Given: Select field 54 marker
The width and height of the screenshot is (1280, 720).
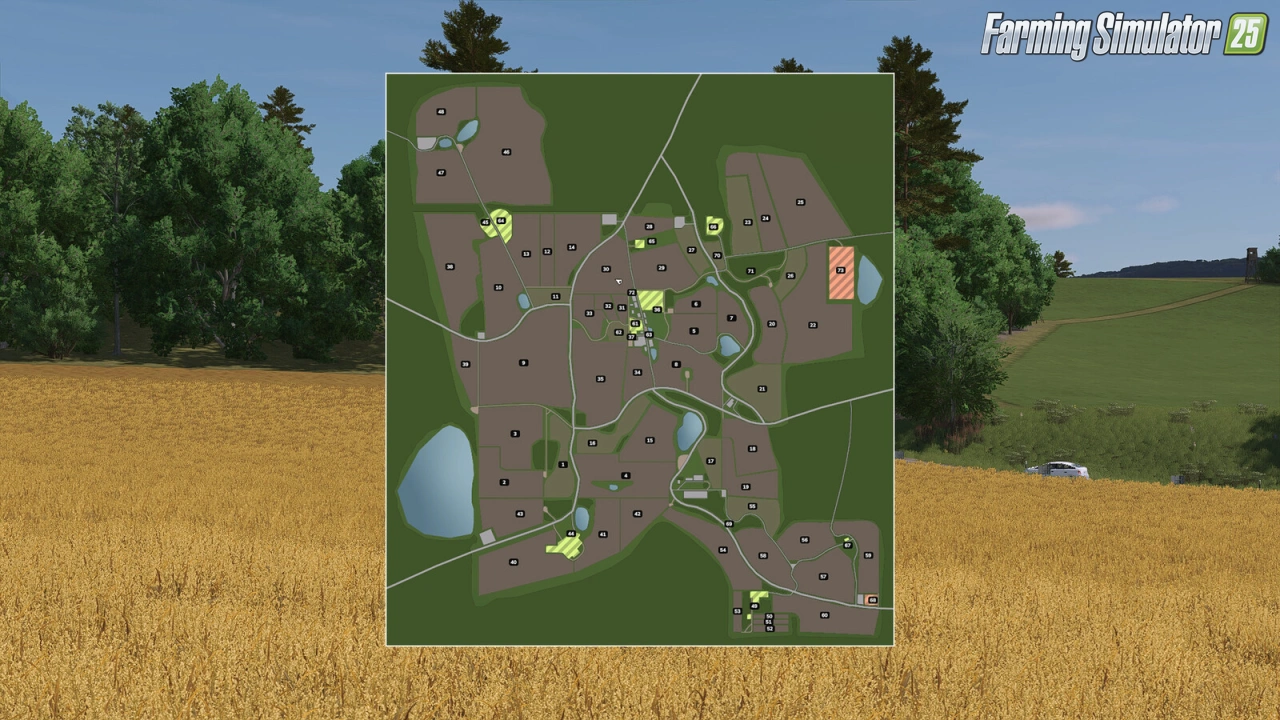Looking at the screenshot, I should (723, 550).
